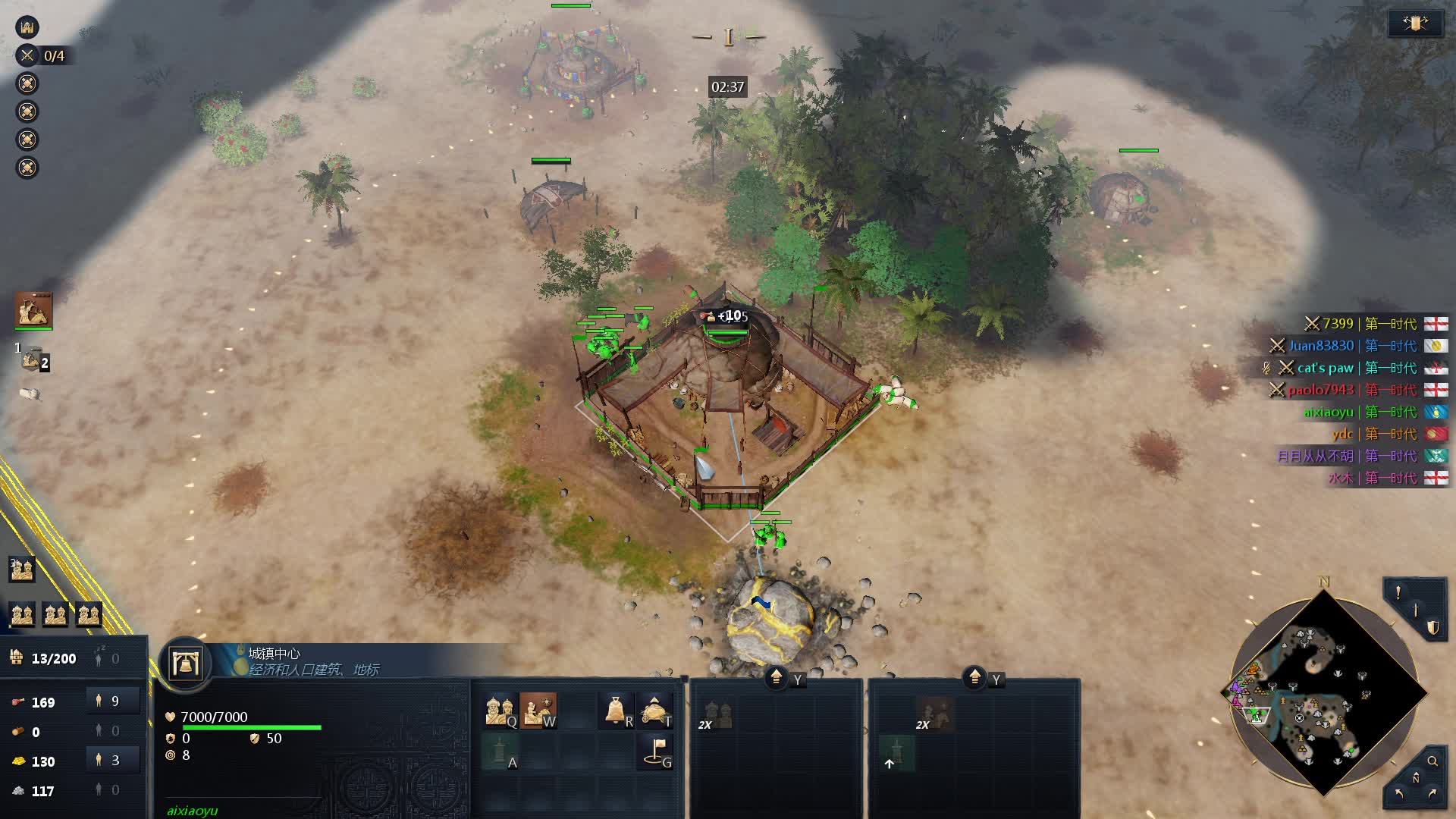Ring the town bell to garrison villagers
This screenshot has width=1456, height=819.
[616, 711]
